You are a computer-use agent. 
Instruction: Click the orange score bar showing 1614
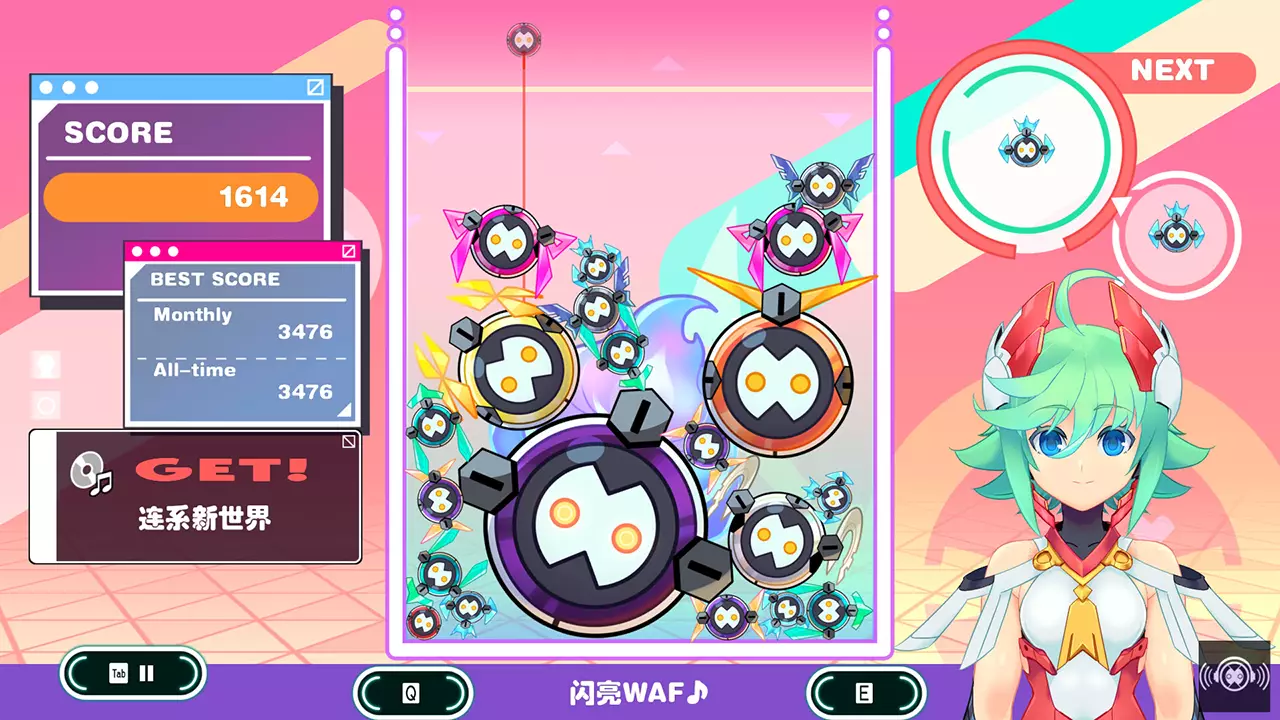180,195
